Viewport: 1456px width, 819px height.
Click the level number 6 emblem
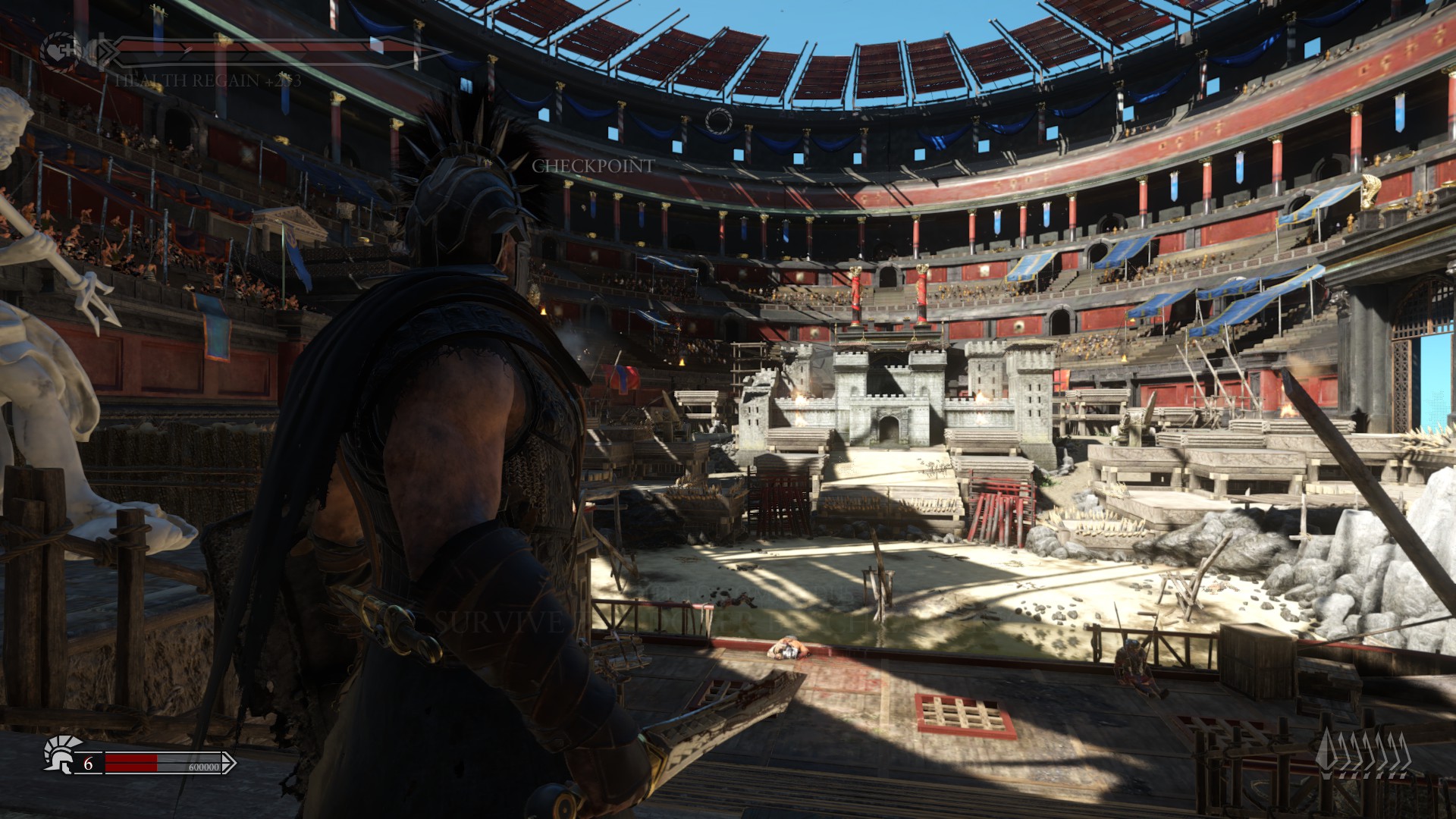click(x=88, y=764)
